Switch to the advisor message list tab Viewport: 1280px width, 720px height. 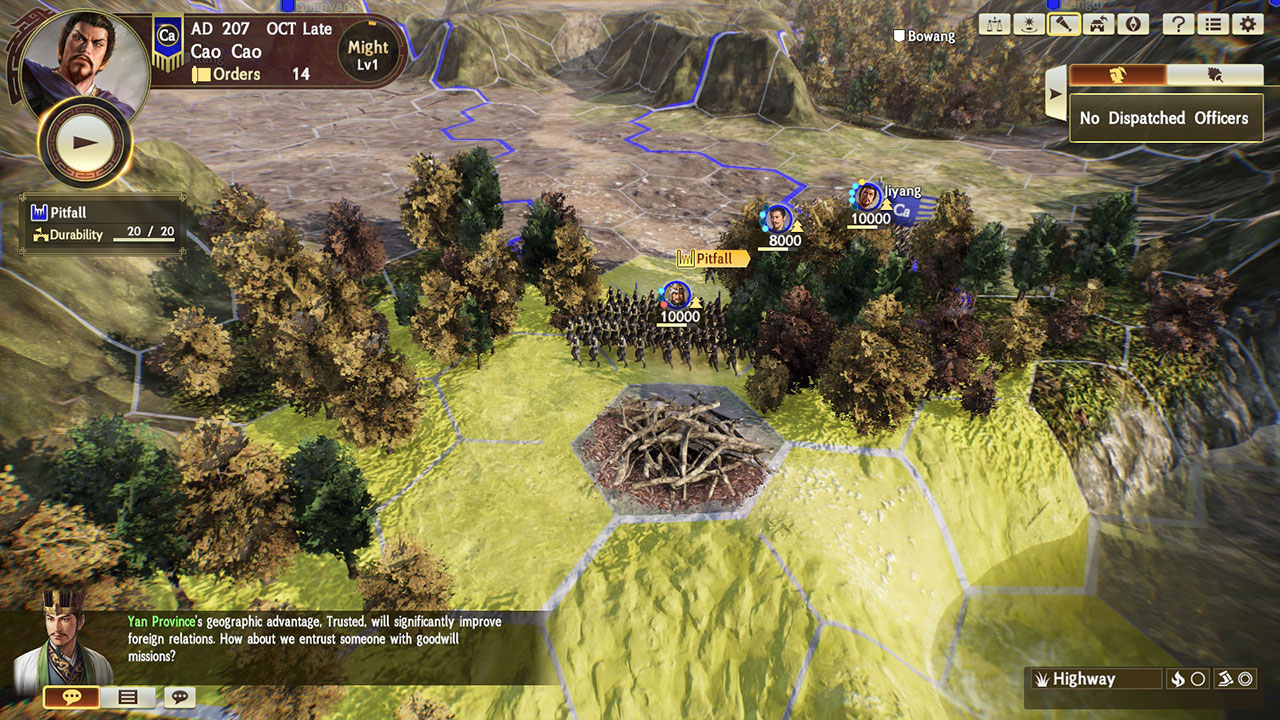pyautogui.click(x=128, y=697)
